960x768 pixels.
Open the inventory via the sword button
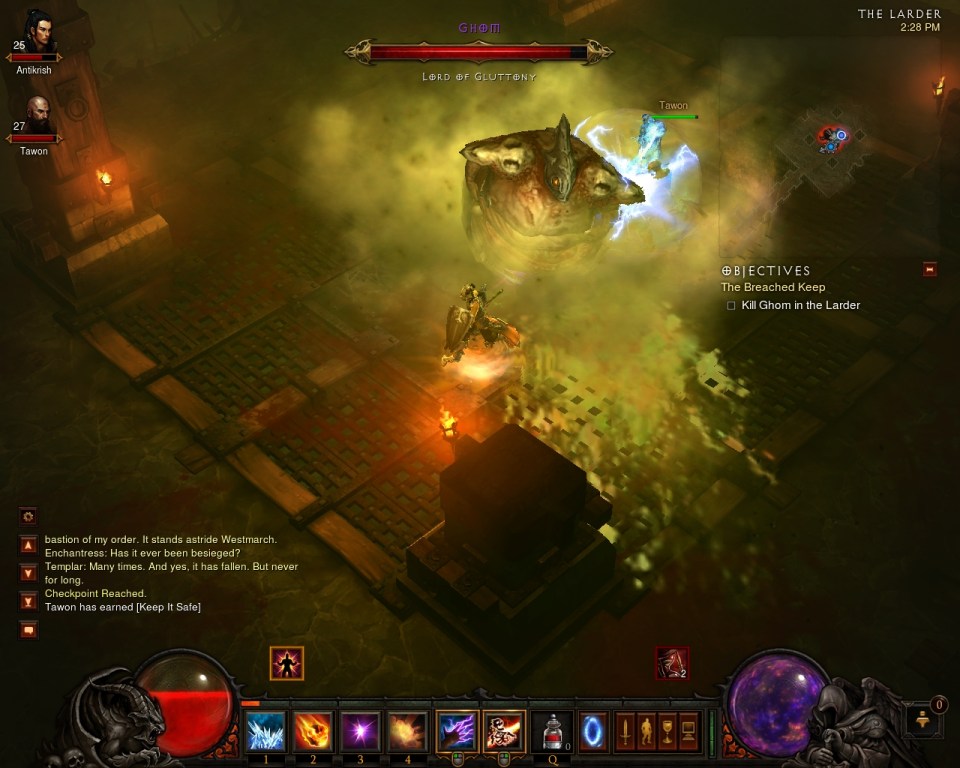625,731
